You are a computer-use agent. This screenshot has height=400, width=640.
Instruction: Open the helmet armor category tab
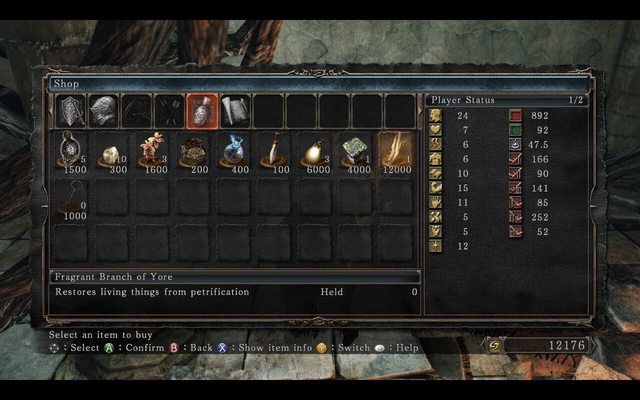103,111
